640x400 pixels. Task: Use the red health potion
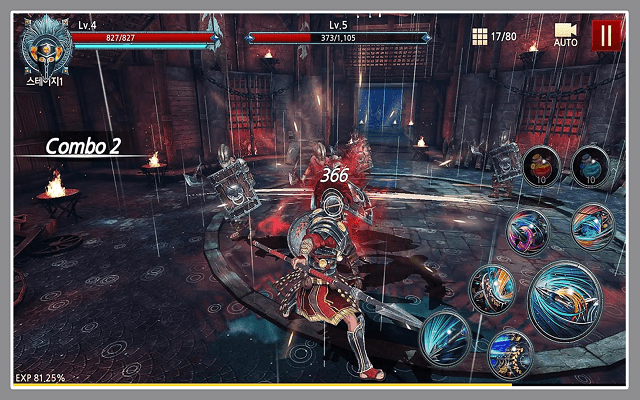541,164
